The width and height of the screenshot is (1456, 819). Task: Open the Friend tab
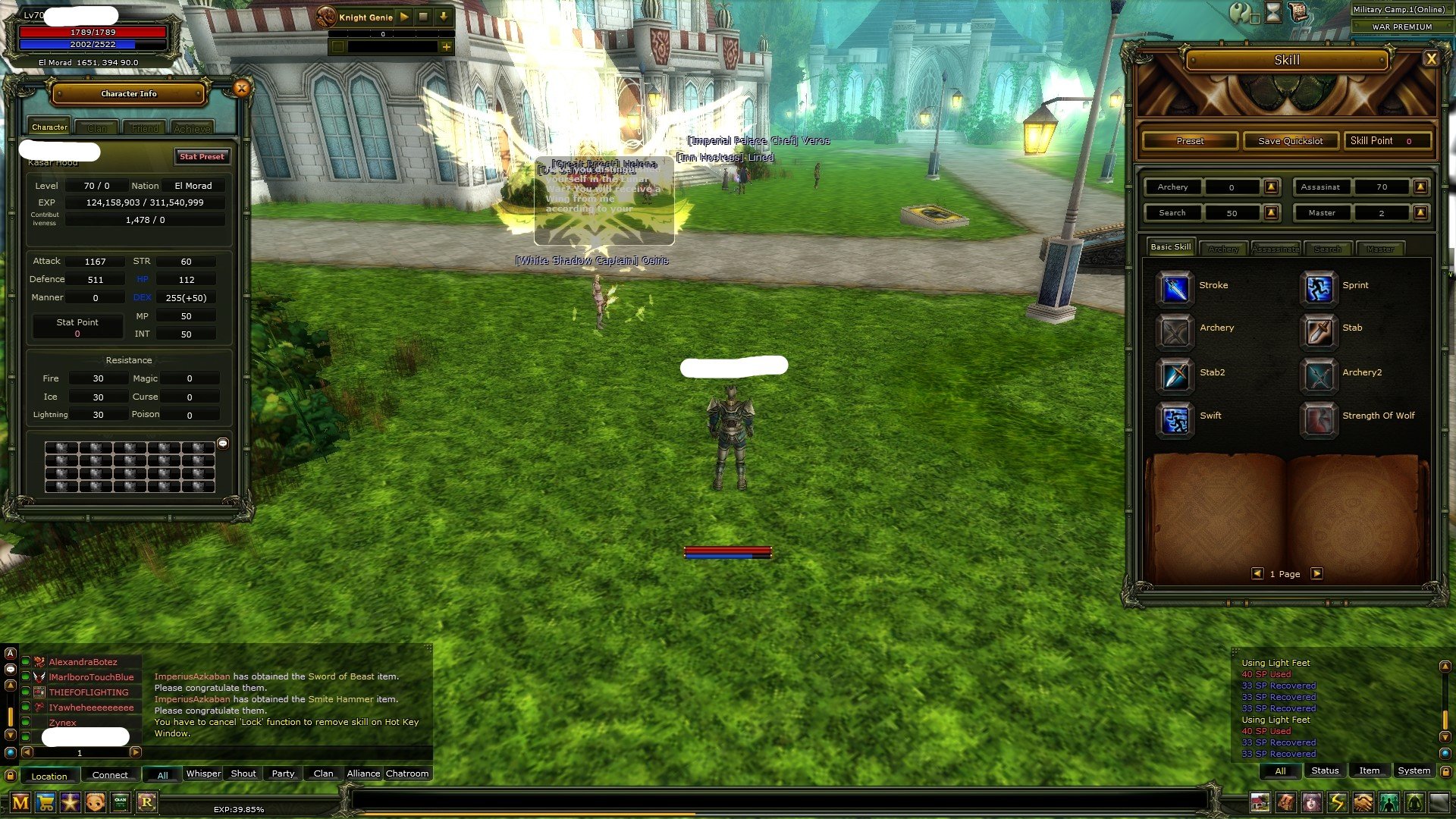(145, 128)
